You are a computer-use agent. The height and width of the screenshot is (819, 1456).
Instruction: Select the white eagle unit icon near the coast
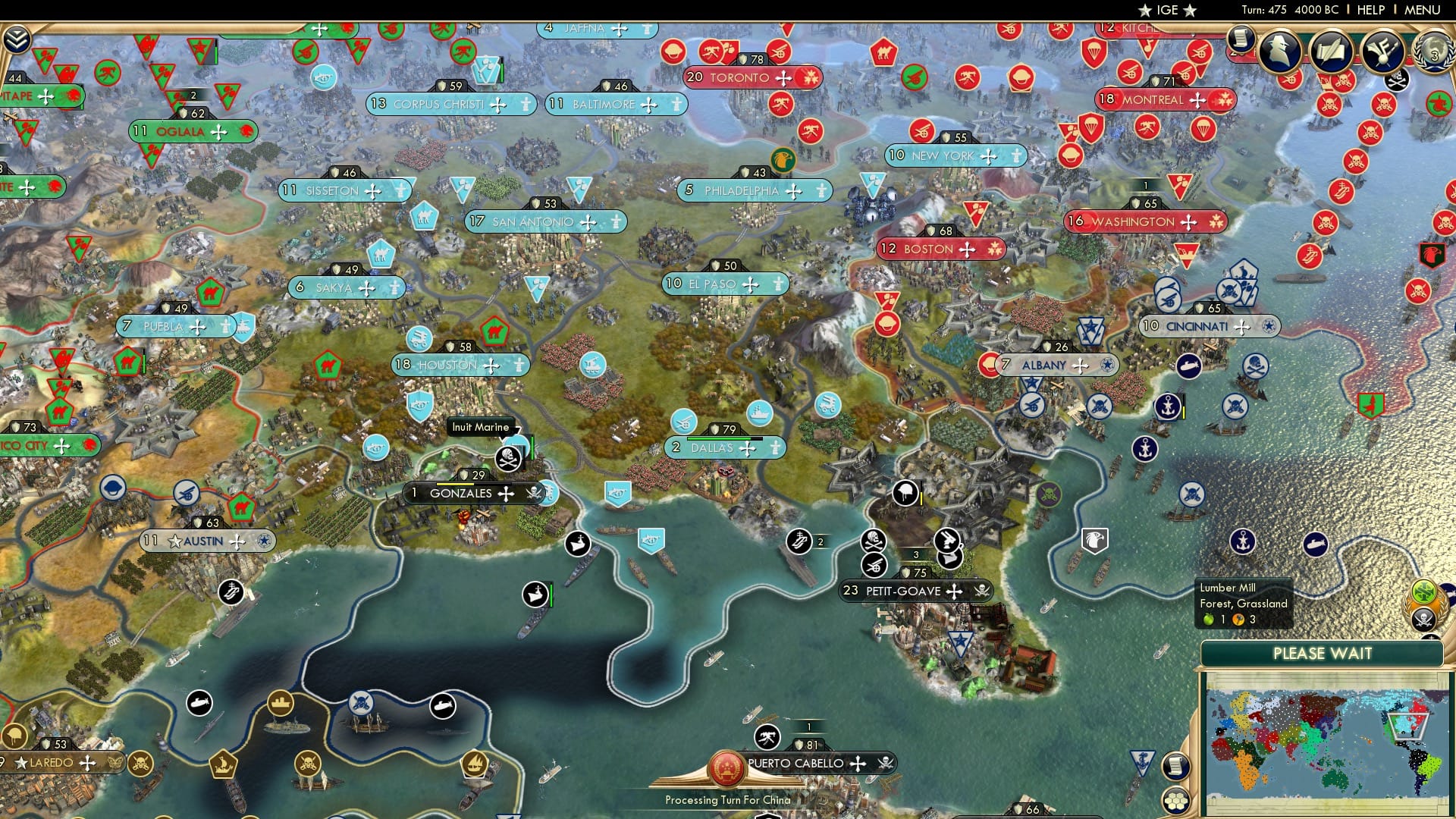click(x=1094, y=541)
